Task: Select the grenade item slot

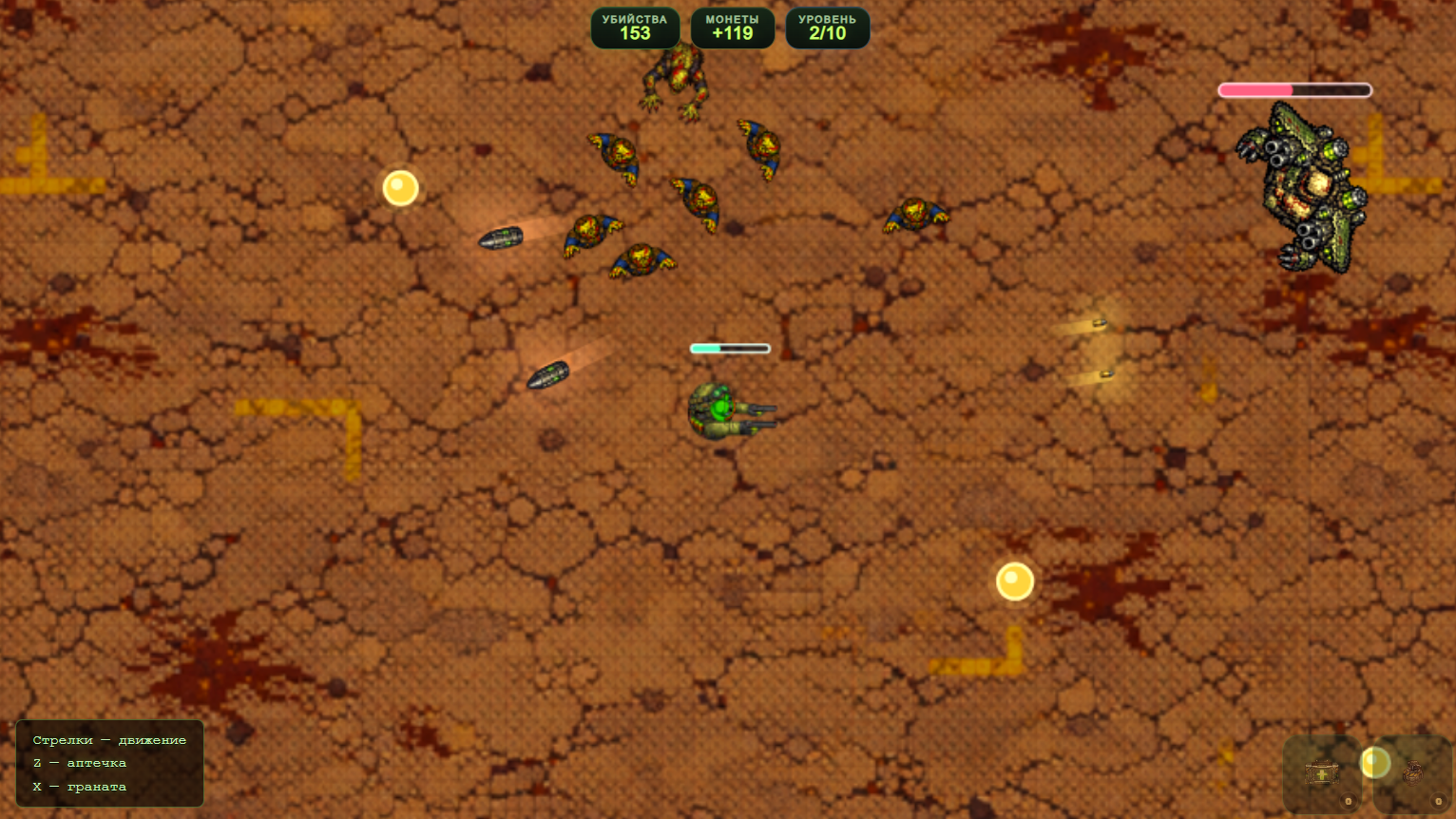Action: tap(1412, 772)
